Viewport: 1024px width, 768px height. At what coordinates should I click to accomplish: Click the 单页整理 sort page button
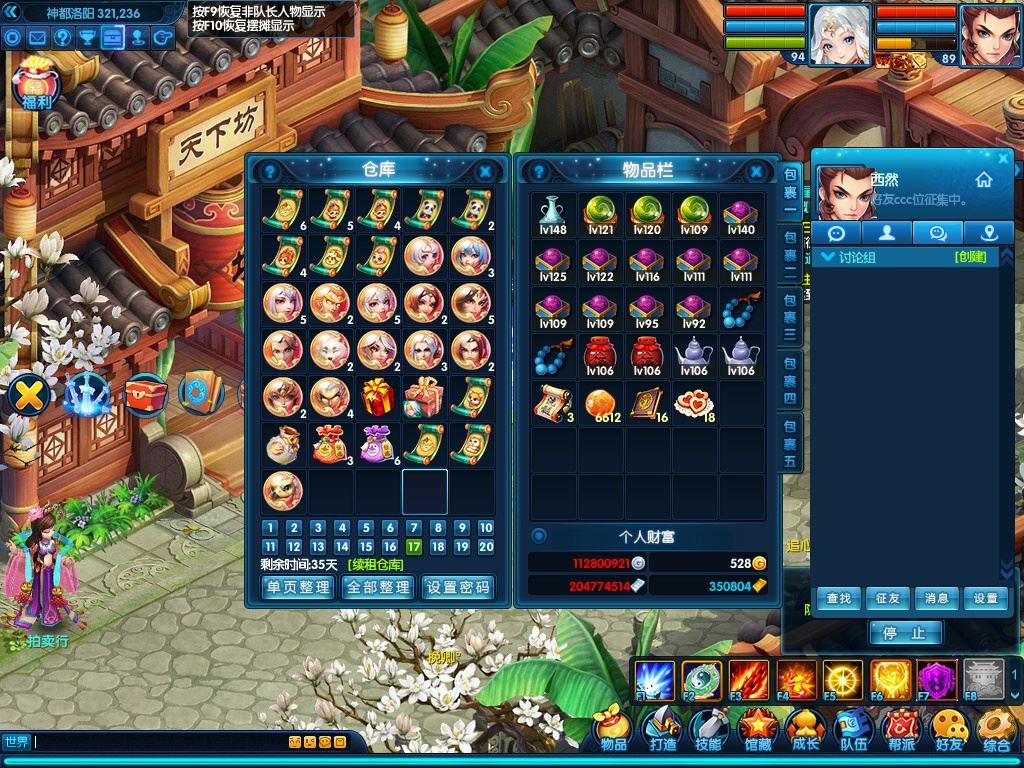pos(297,587)
